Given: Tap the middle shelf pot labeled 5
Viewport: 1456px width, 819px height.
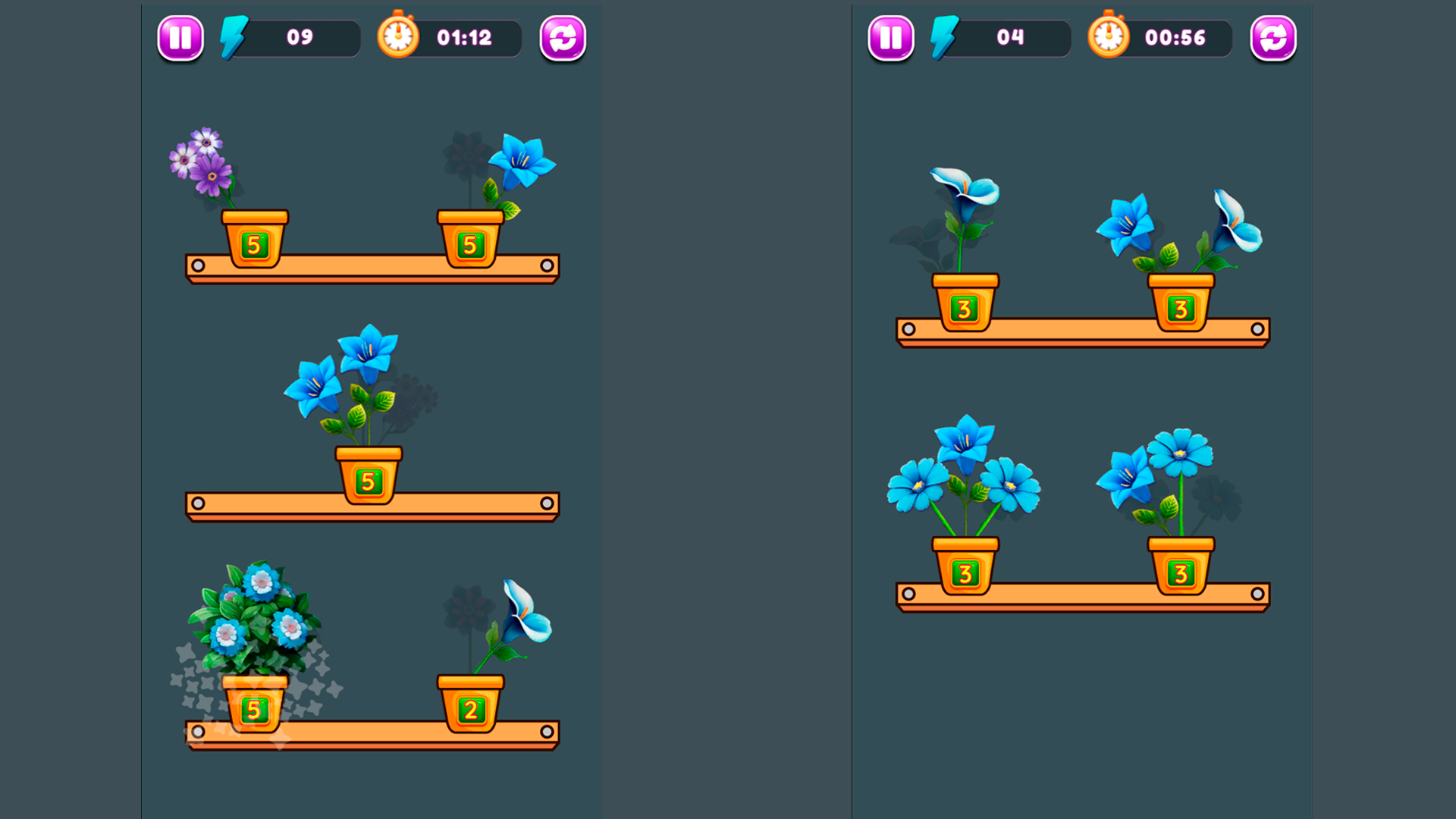Looking at the screenshot, I should pos(368,477).
